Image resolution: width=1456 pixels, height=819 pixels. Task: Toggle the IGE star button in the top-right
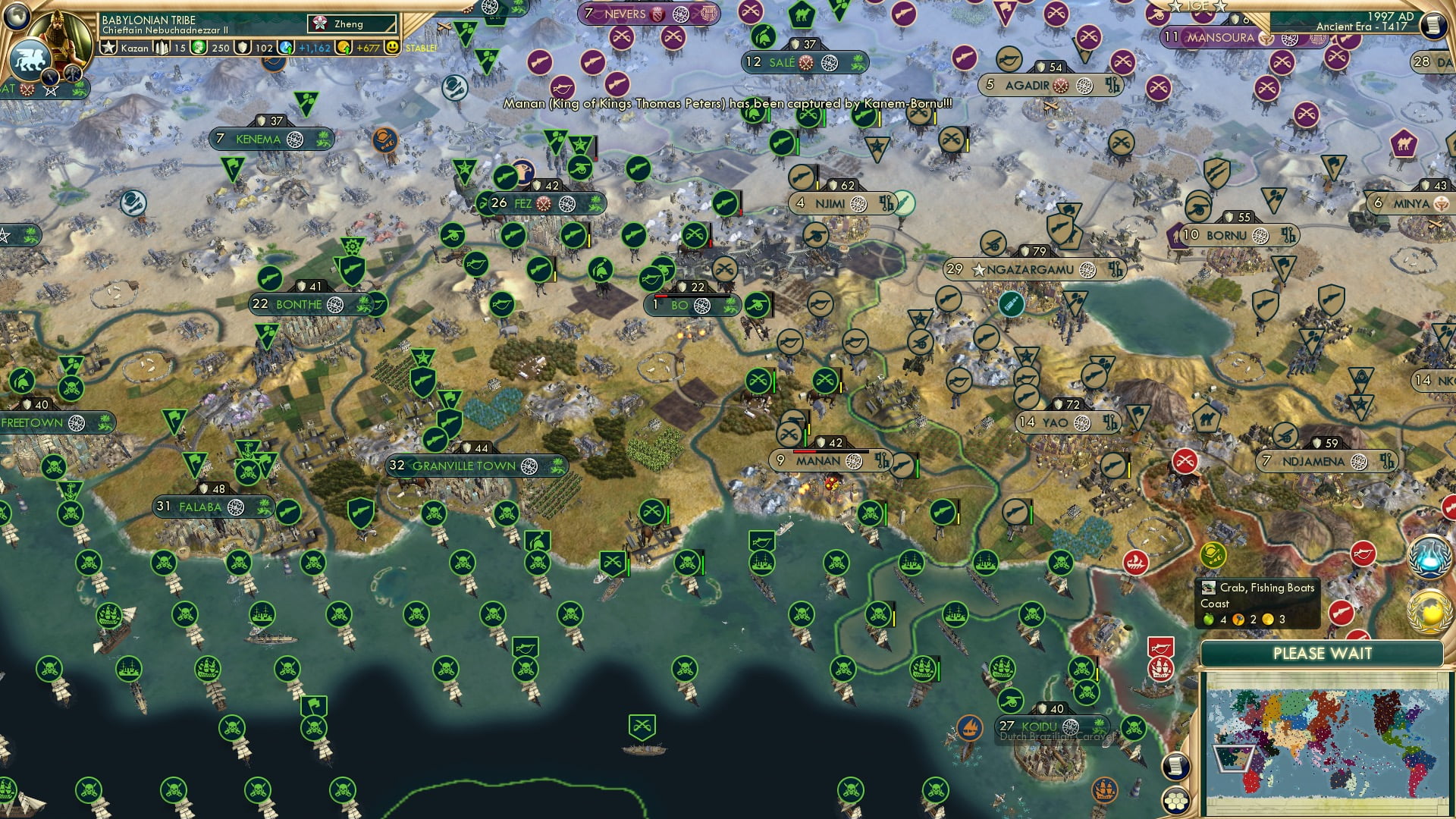tap(1196, 8)
